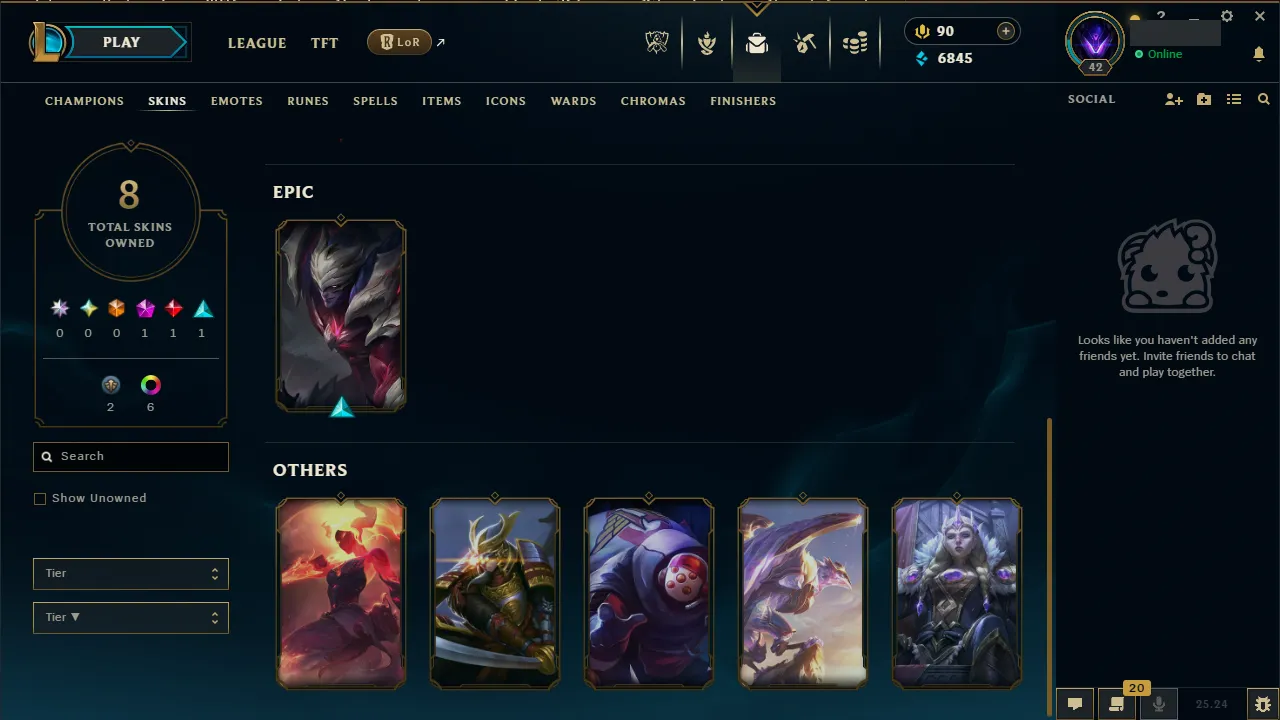Open missions journal with 20 badge
1280x720 pixels.
click(x=1117, y=704)
